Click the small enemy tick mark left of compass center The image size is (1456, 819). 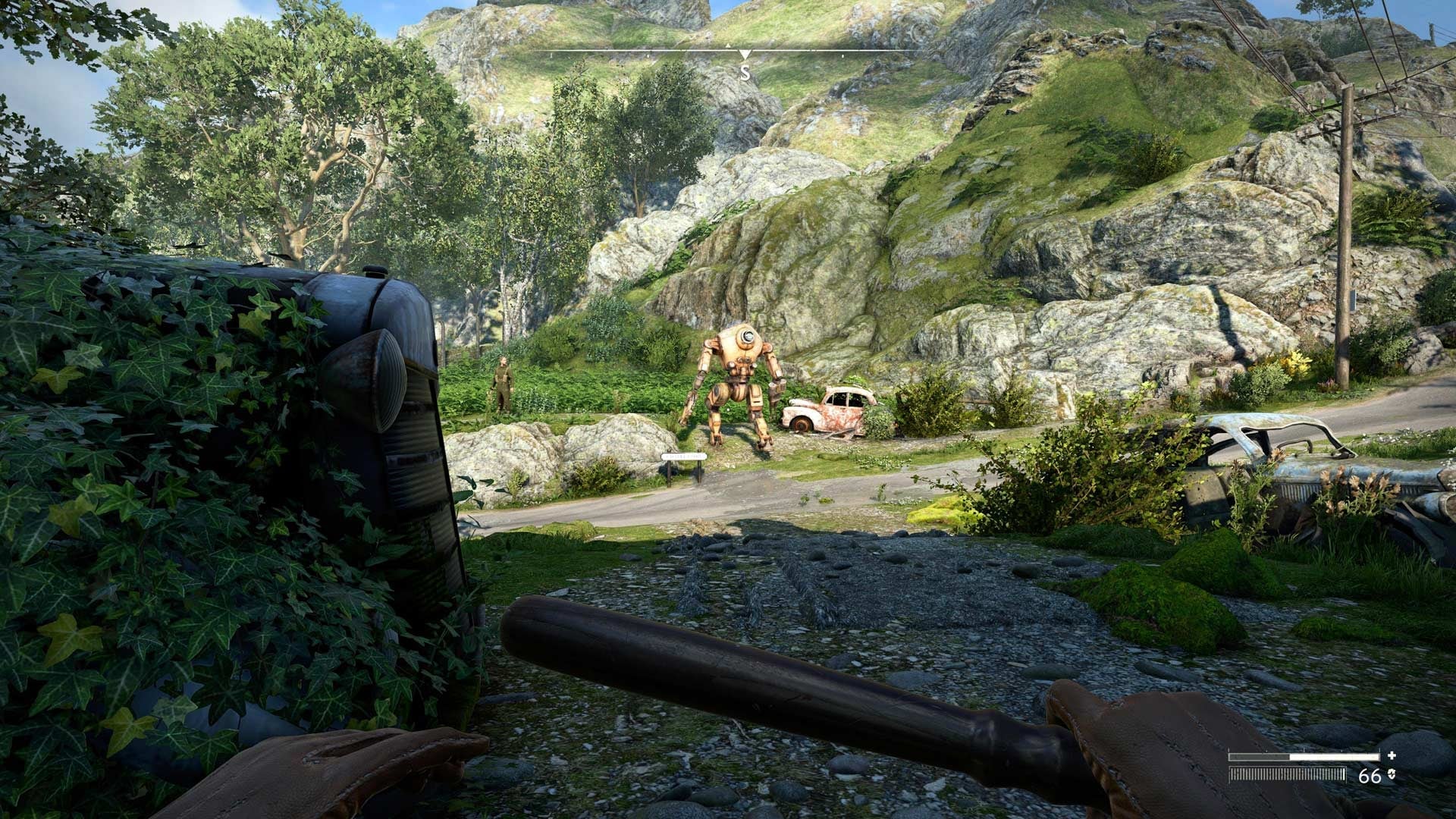click(x=648, y=55)
